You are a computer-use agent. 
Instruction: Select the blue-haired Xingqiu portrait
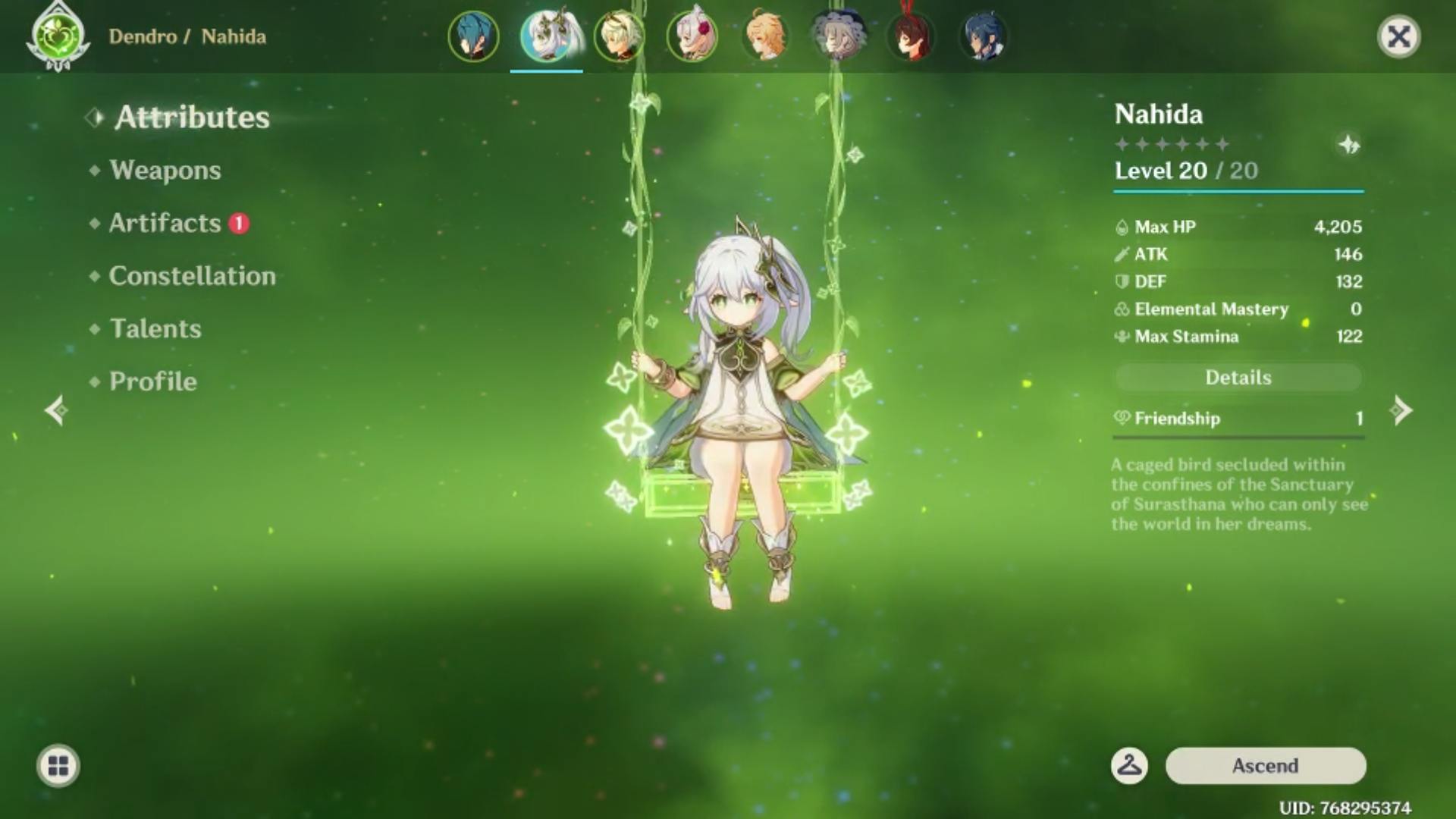473,36
